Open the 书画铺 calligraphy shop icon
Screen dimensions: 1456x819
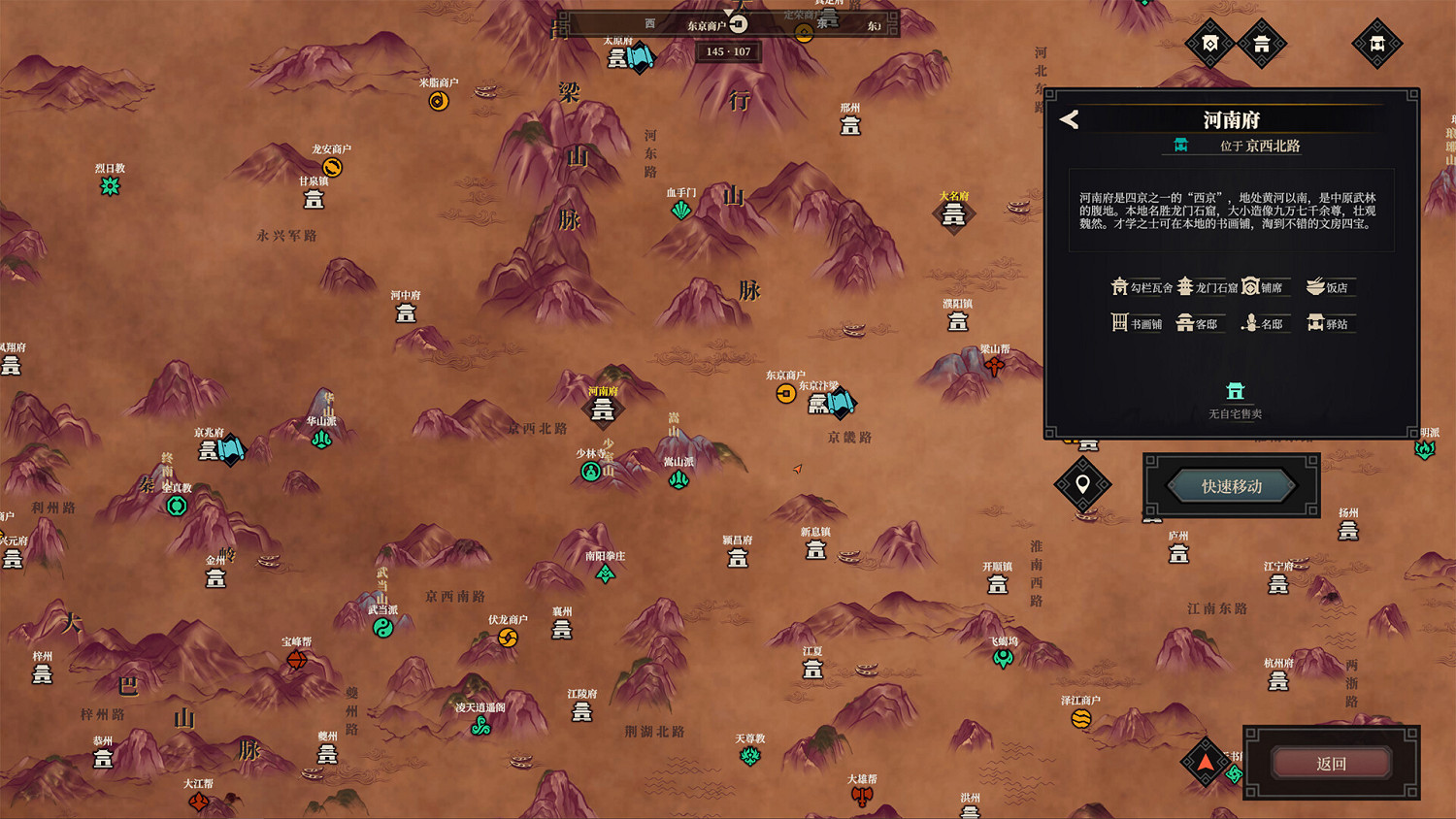coord(1119,322)
